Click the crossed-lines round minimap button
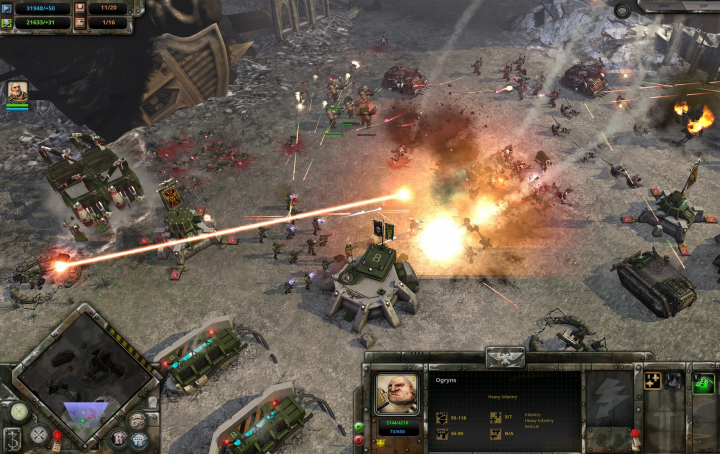720x454 pixels. [39, 434]
